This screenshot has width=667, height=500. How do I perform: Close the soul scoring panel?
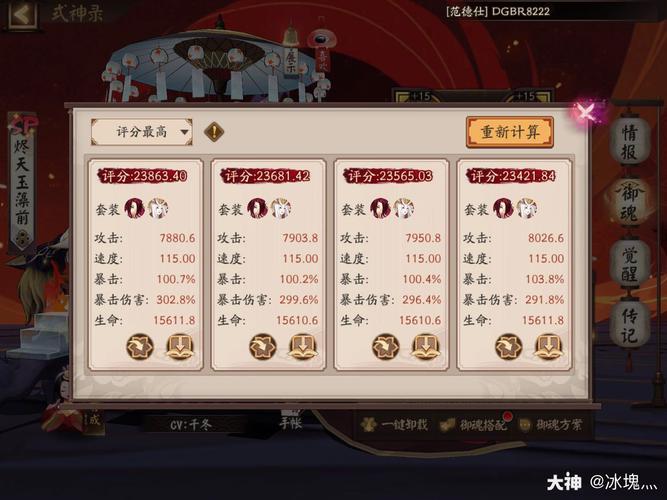[x=587, y=111]
